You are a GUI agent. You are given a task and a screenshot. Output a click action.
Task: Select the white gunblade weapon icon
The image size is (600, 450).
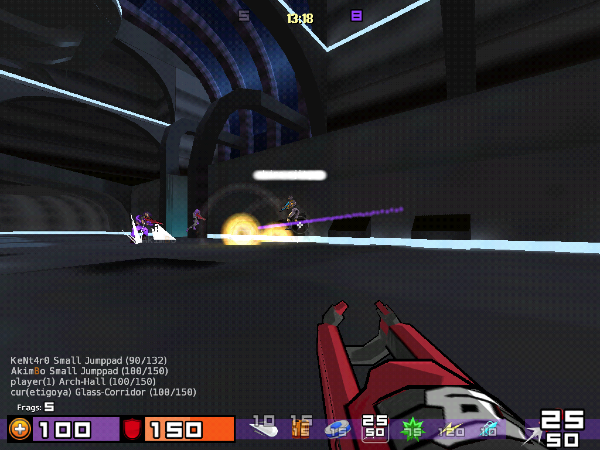(263, 430)
